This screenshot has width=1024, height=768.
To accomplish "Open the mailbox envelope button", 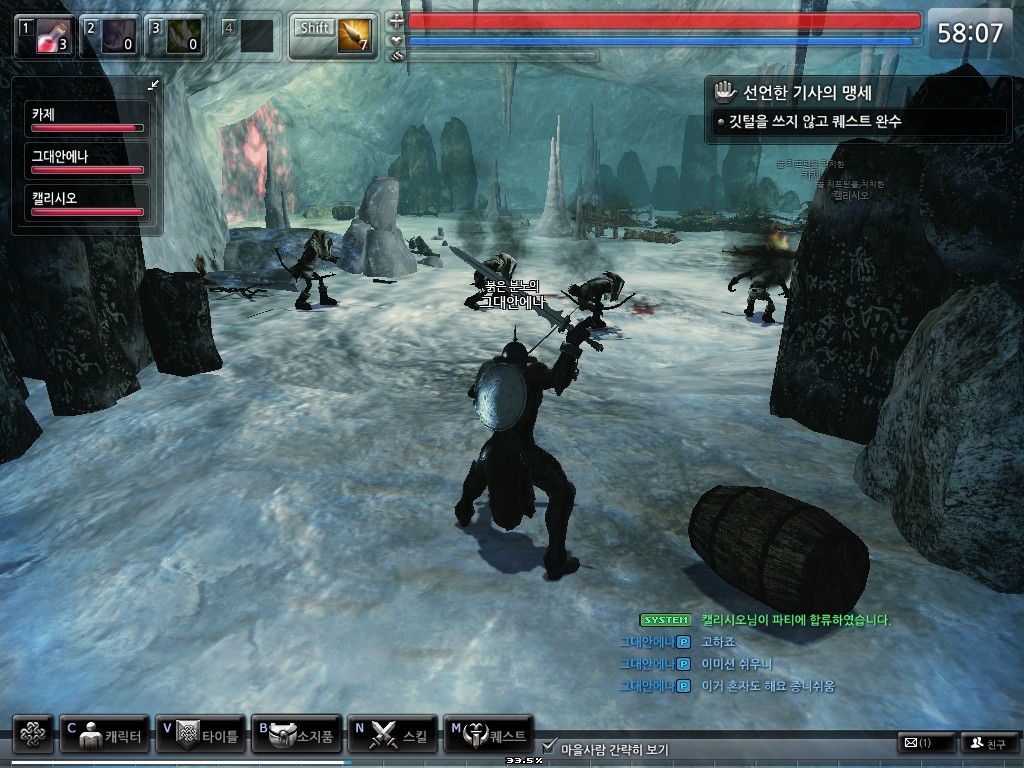I will click(x=926, y=743).
